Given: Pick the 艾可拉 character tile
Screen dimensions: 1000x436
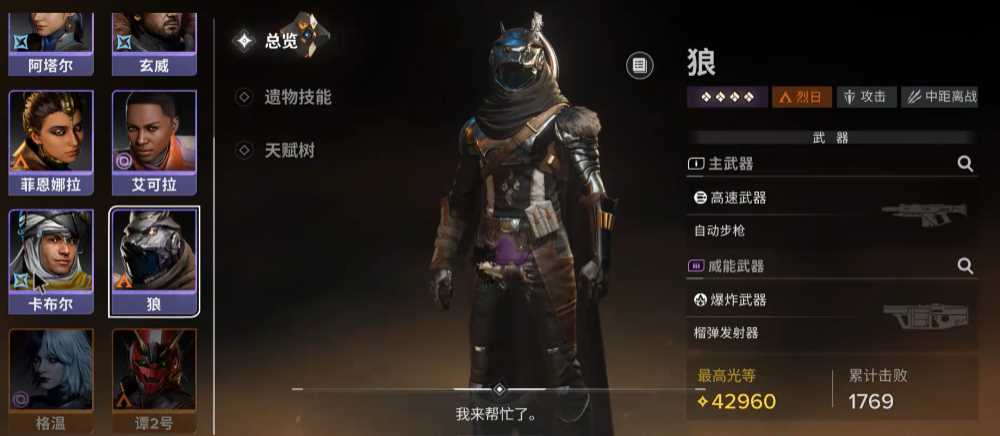Looking at the screenshot, I should point(154,142).
